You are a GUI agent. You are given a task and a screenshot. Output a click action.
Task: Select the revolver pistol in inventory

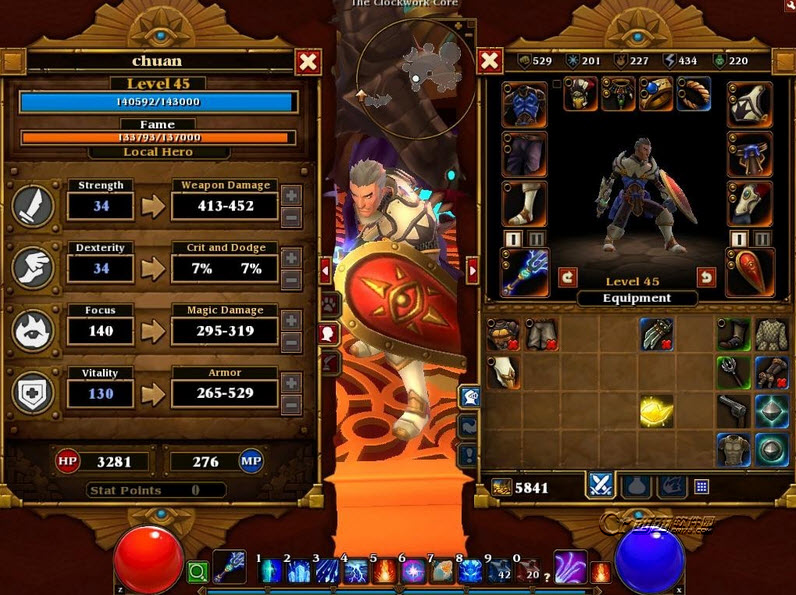[x=735, y=410]
